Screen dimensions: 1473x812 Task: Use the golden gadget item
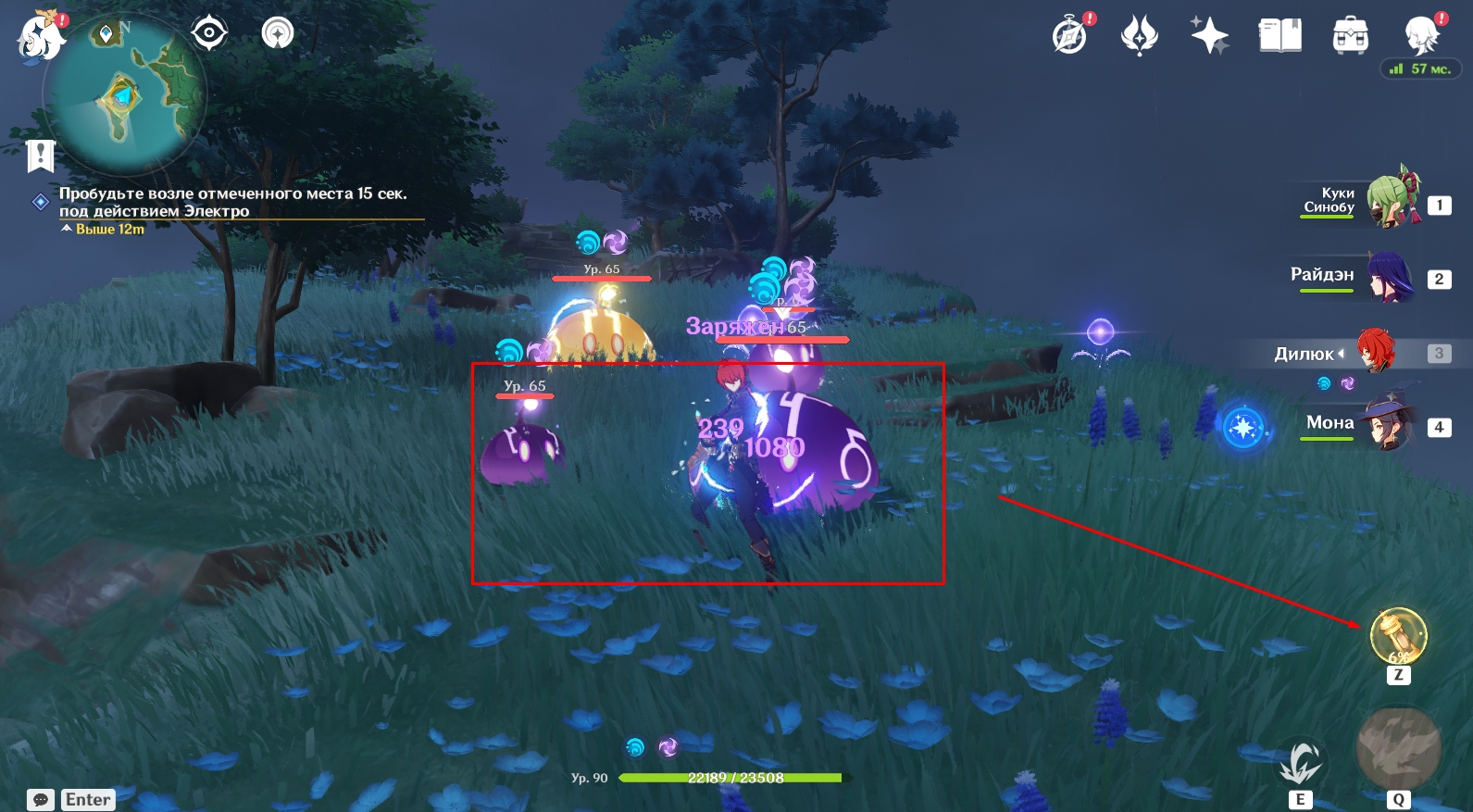(x=1398, y=636)
